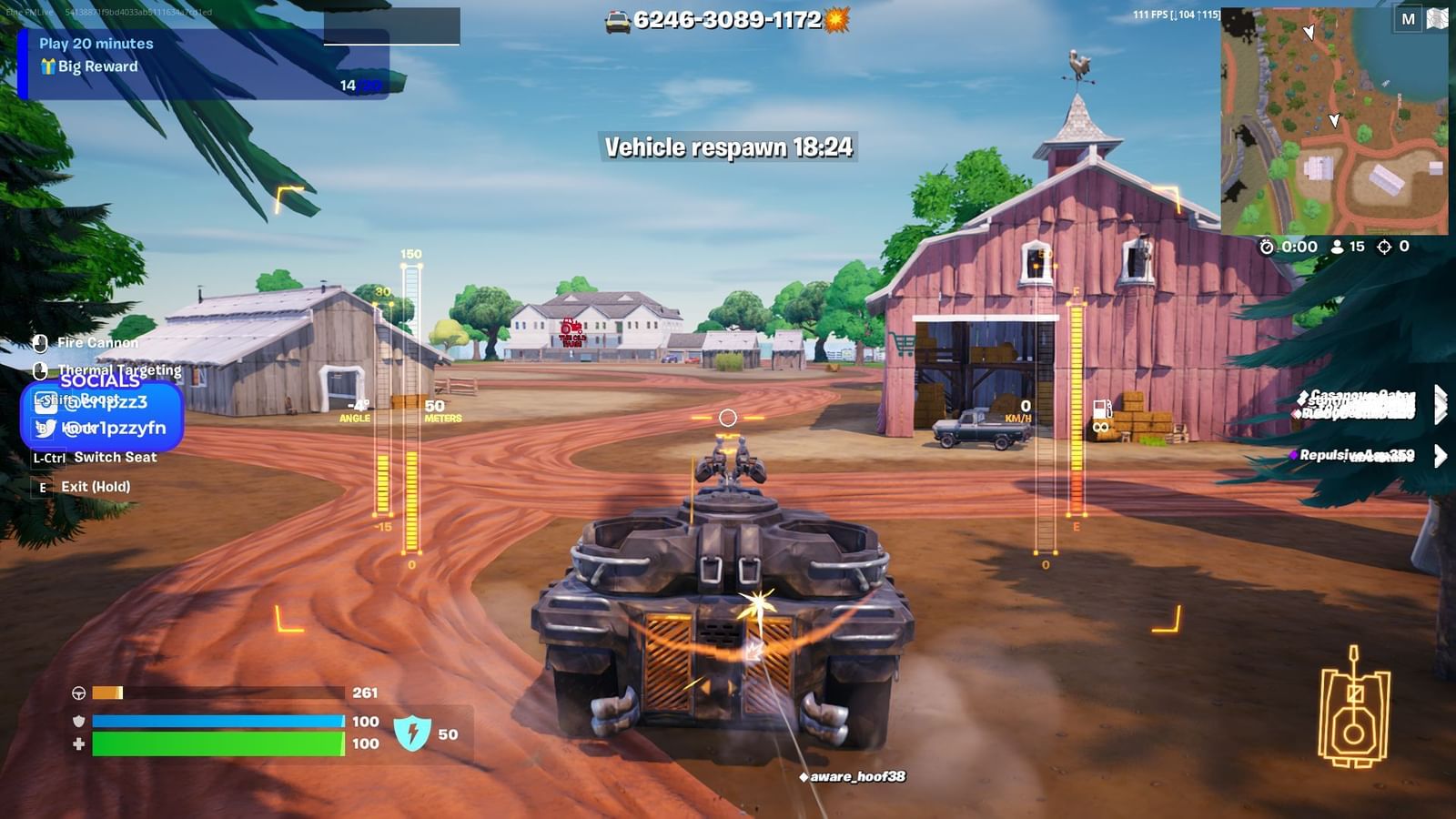Toggle Fire Cannon via its mouse-button icon
The height and width of the screenshot is (819, 1456).
click(40, 342)
